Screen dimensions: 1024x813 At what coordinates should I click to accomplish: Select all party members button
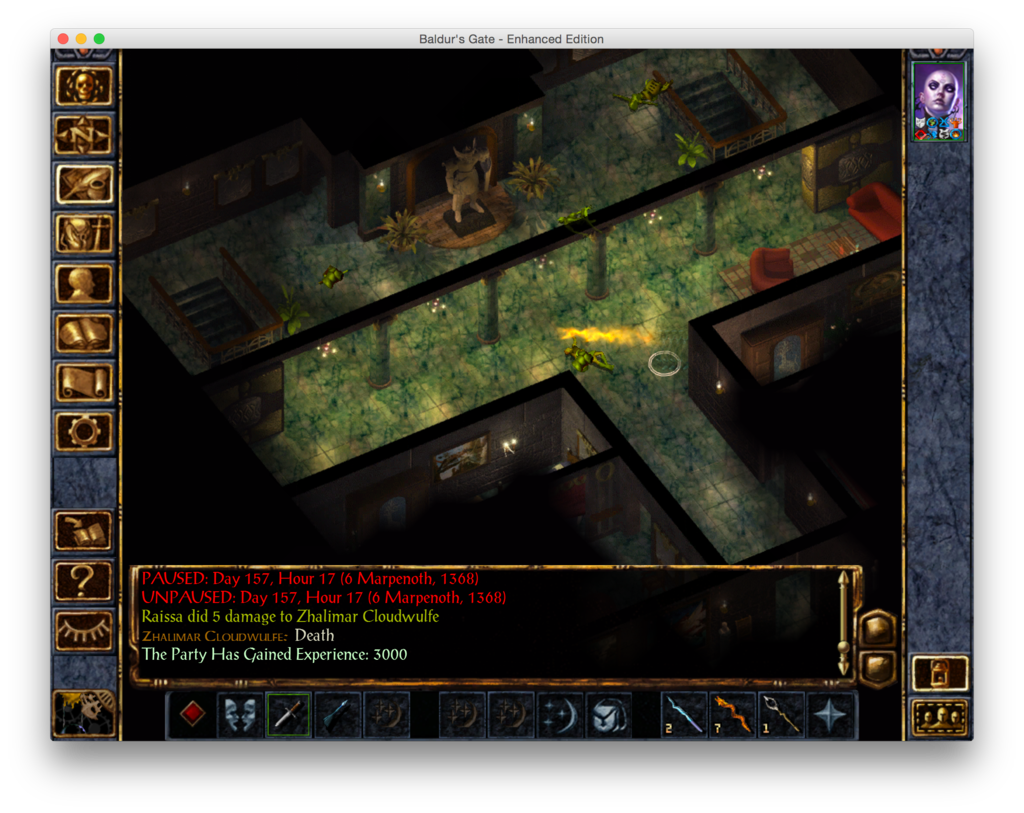coord(940,717)
